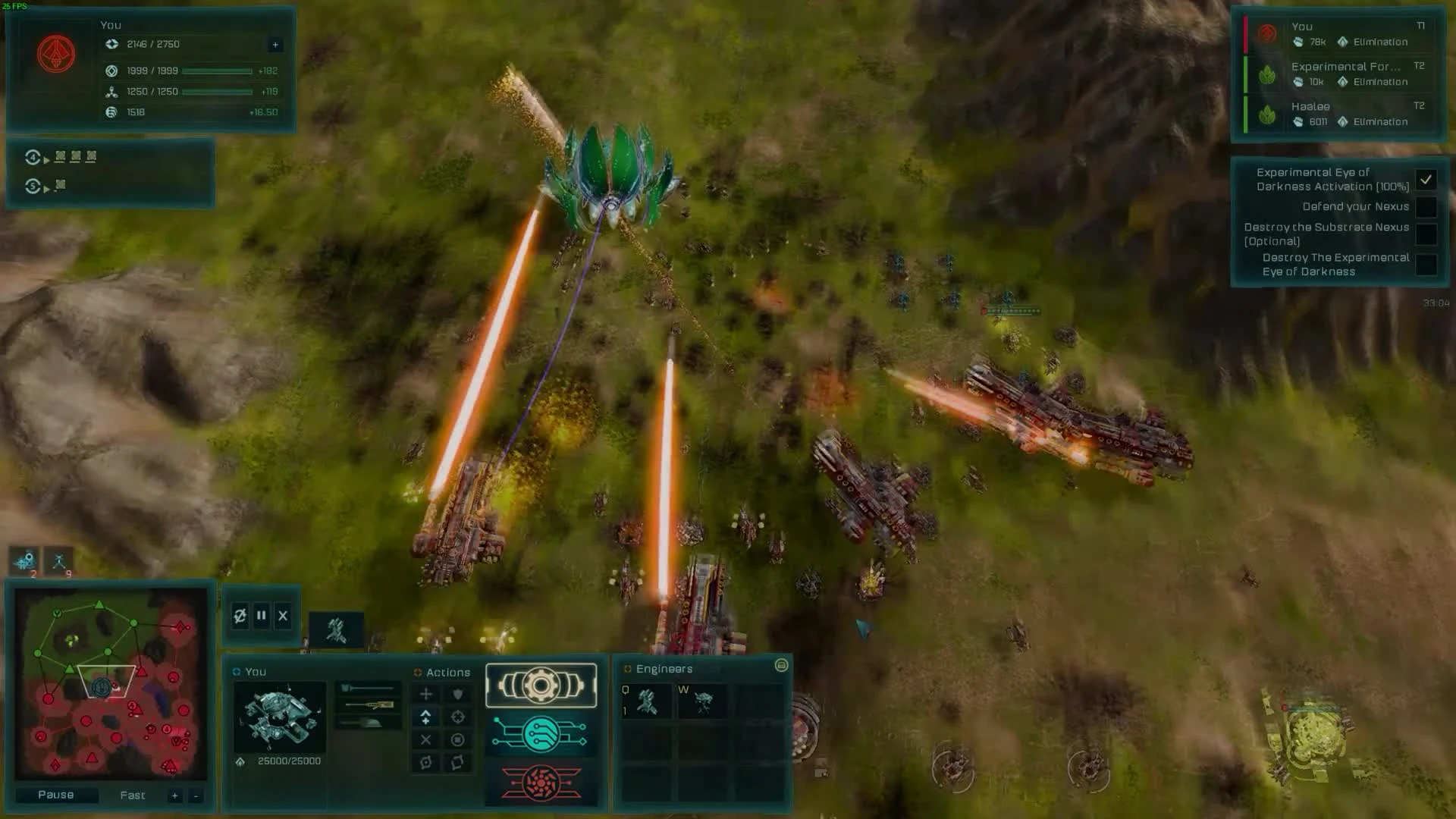Select the You panel header tab

point(256,672)
